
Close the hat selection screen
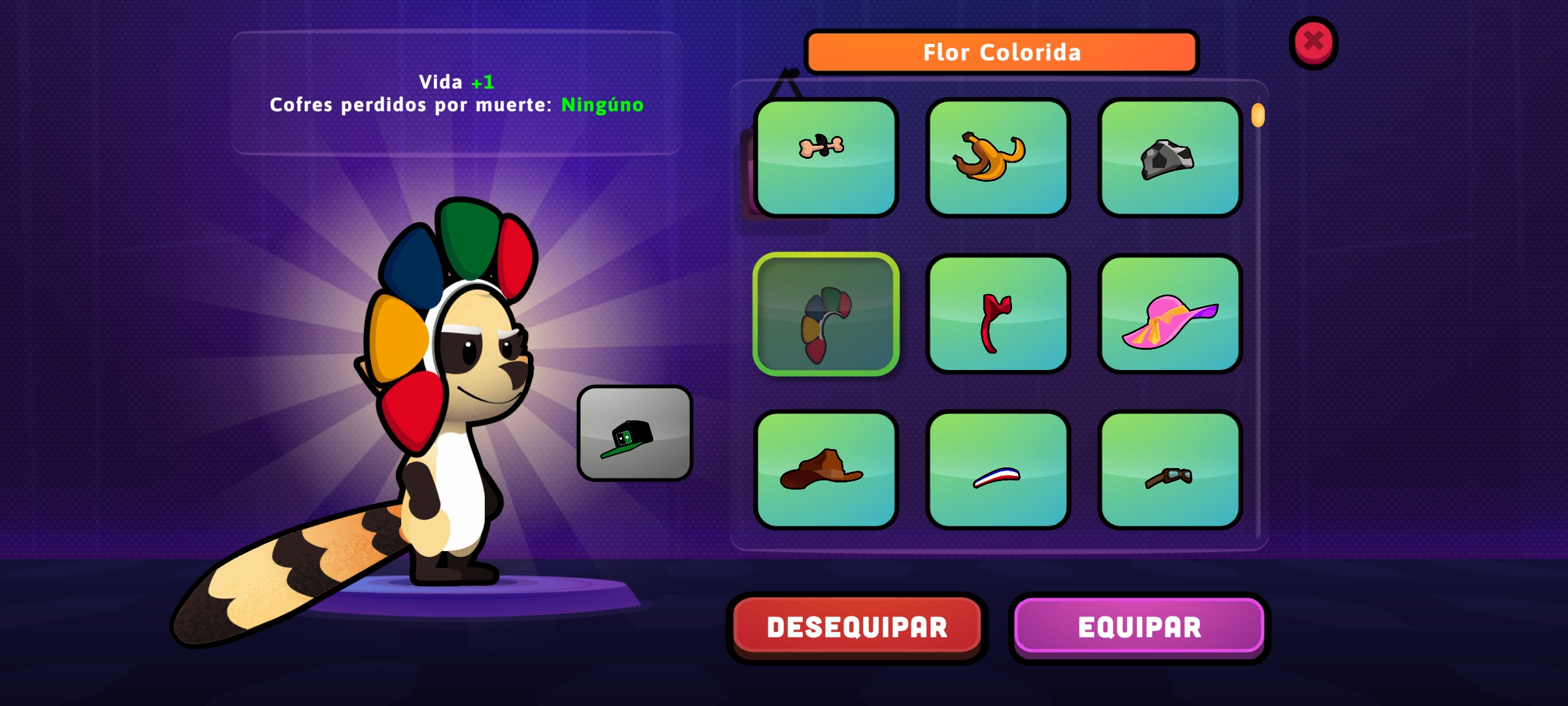(x=1313, y=42)
